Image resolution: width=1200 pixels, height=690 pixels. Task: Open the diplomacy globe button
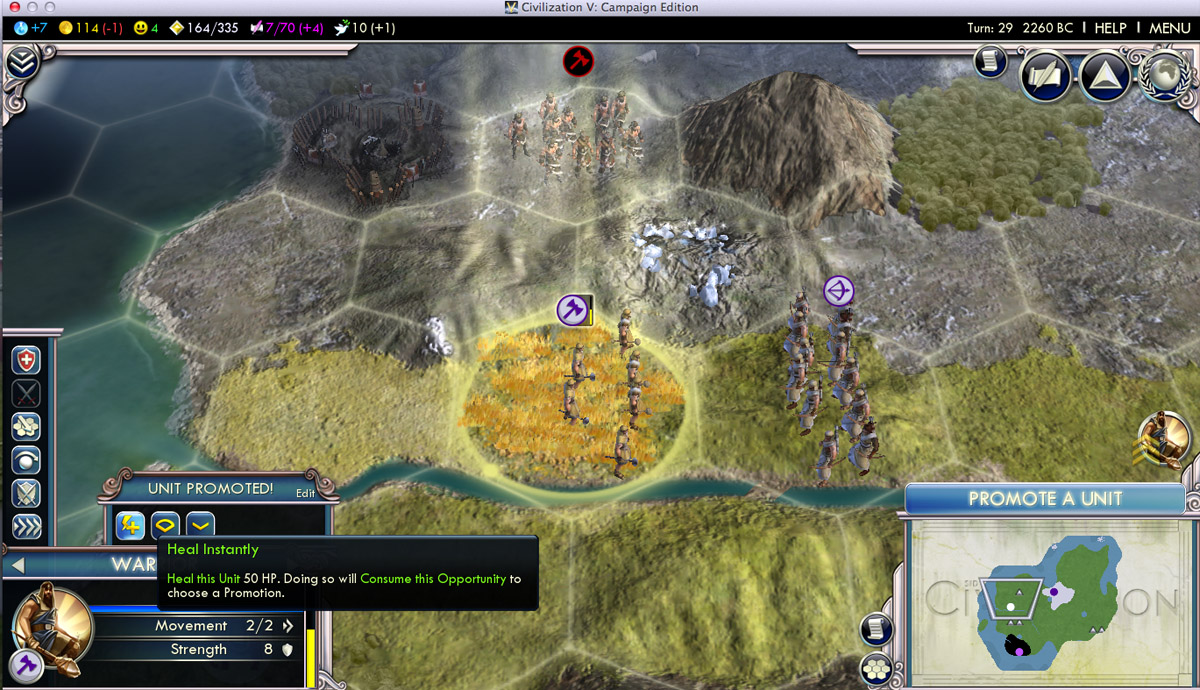tap(1164, 78)
